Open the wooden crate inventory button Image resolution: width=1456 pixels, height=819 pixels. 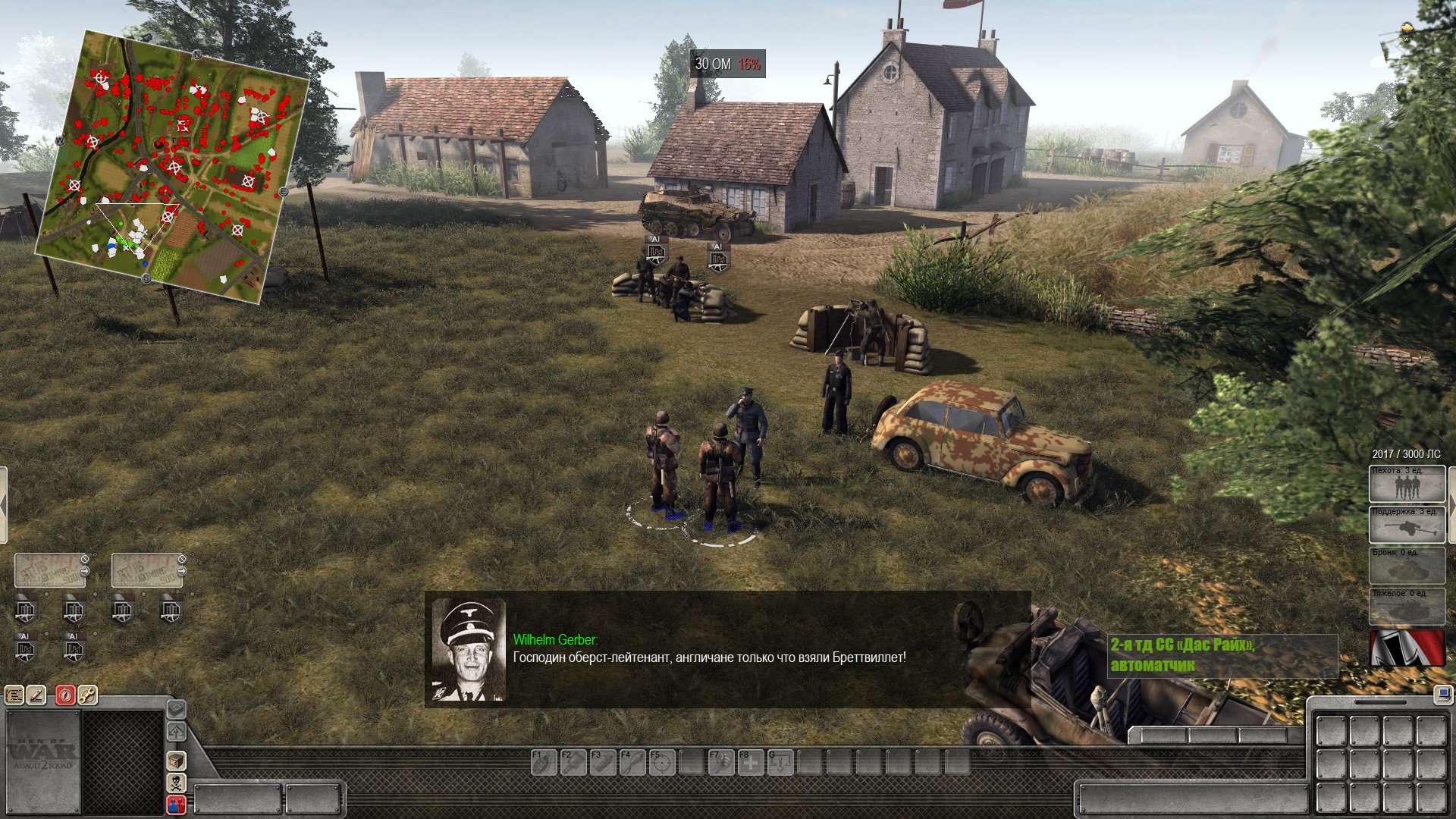tap(176, 760)
